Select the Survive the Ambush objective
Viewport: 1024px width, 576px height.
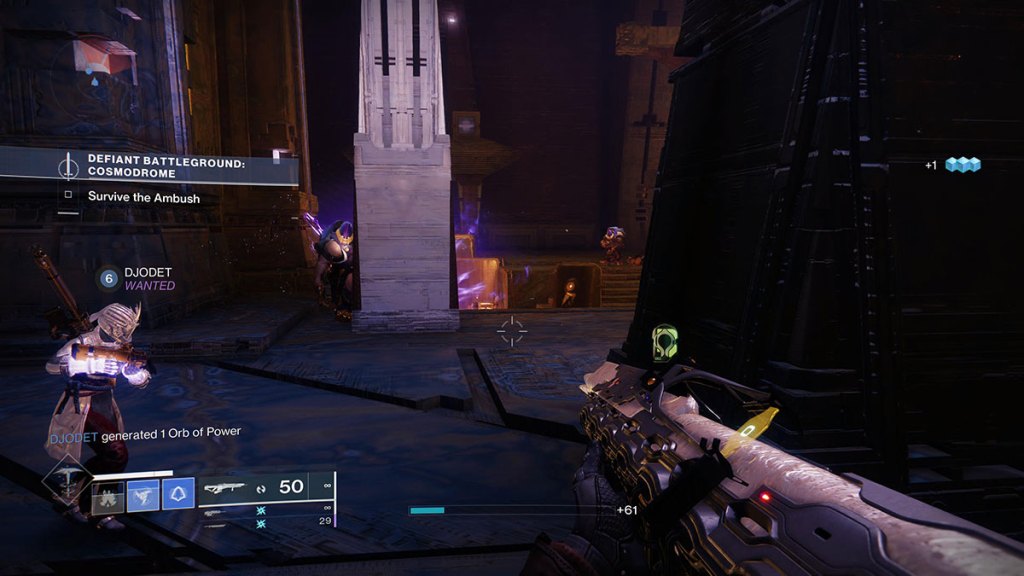tap(143, 197)
